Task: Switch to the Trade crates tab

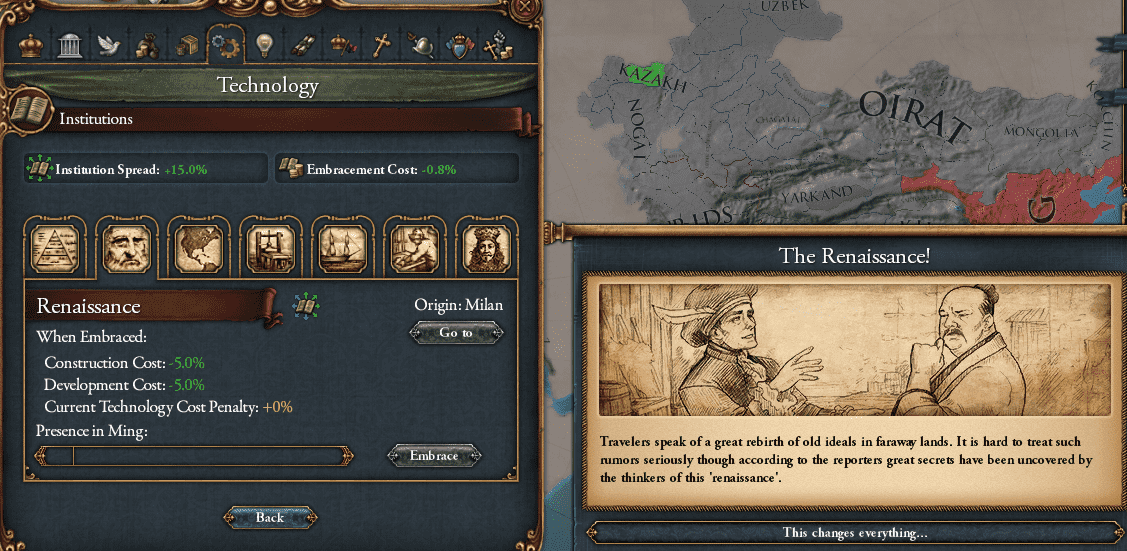Action: pos(186,46)
